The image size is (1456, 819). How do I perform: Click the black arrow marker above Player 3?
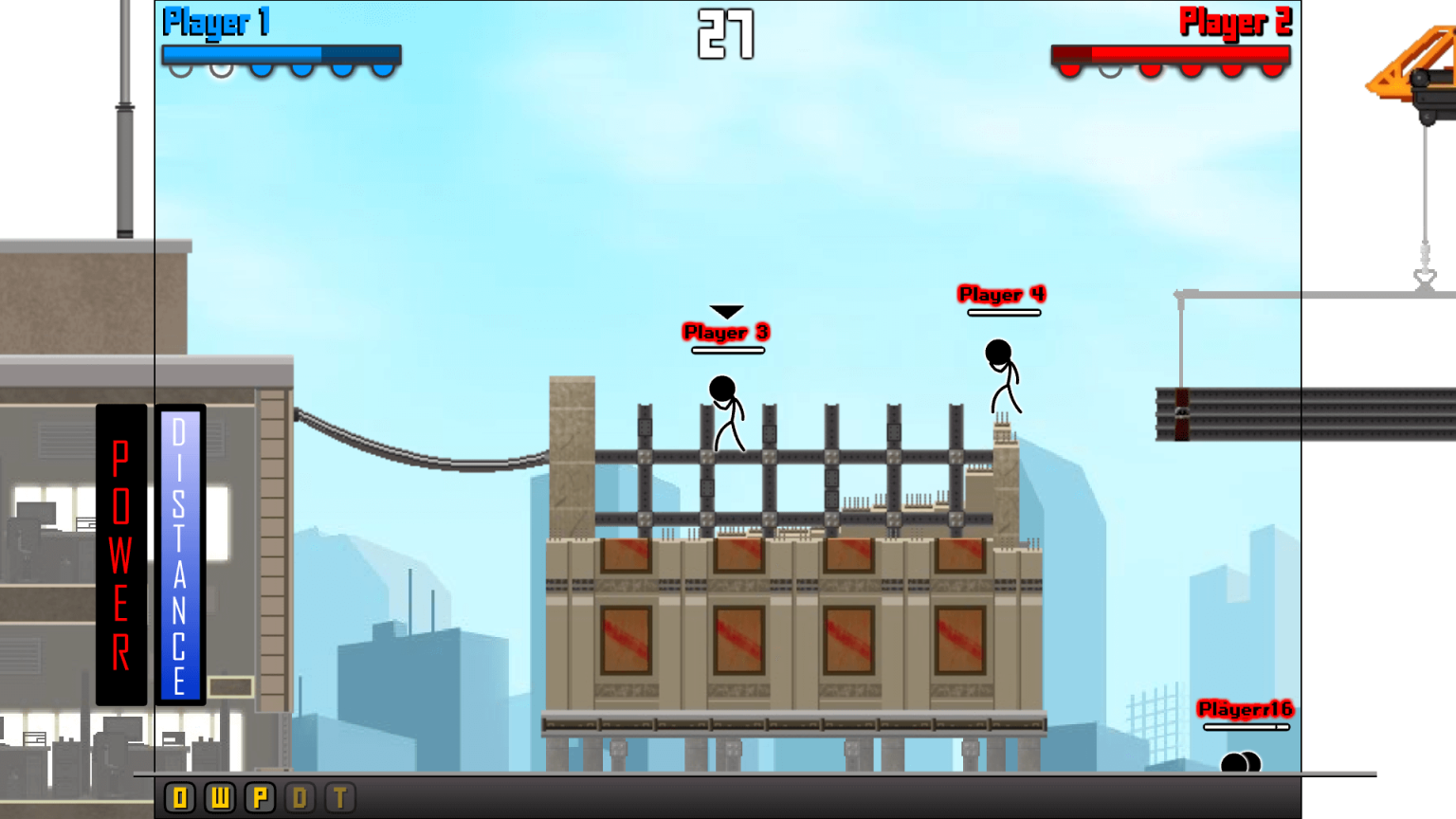coord(726,311)
